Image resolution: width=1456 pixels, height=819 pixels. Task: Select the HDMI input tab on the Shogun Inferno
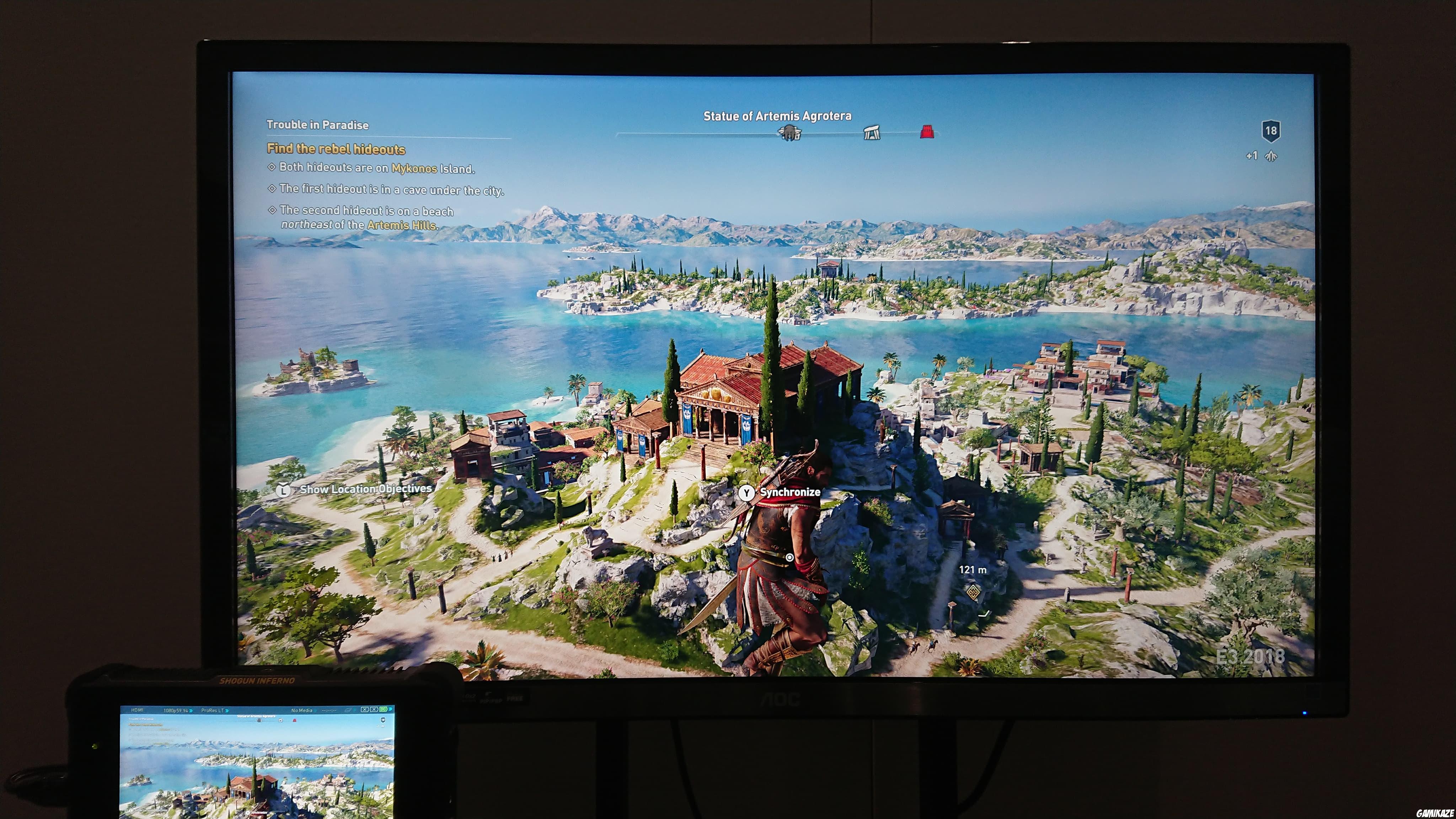[137, 711]
